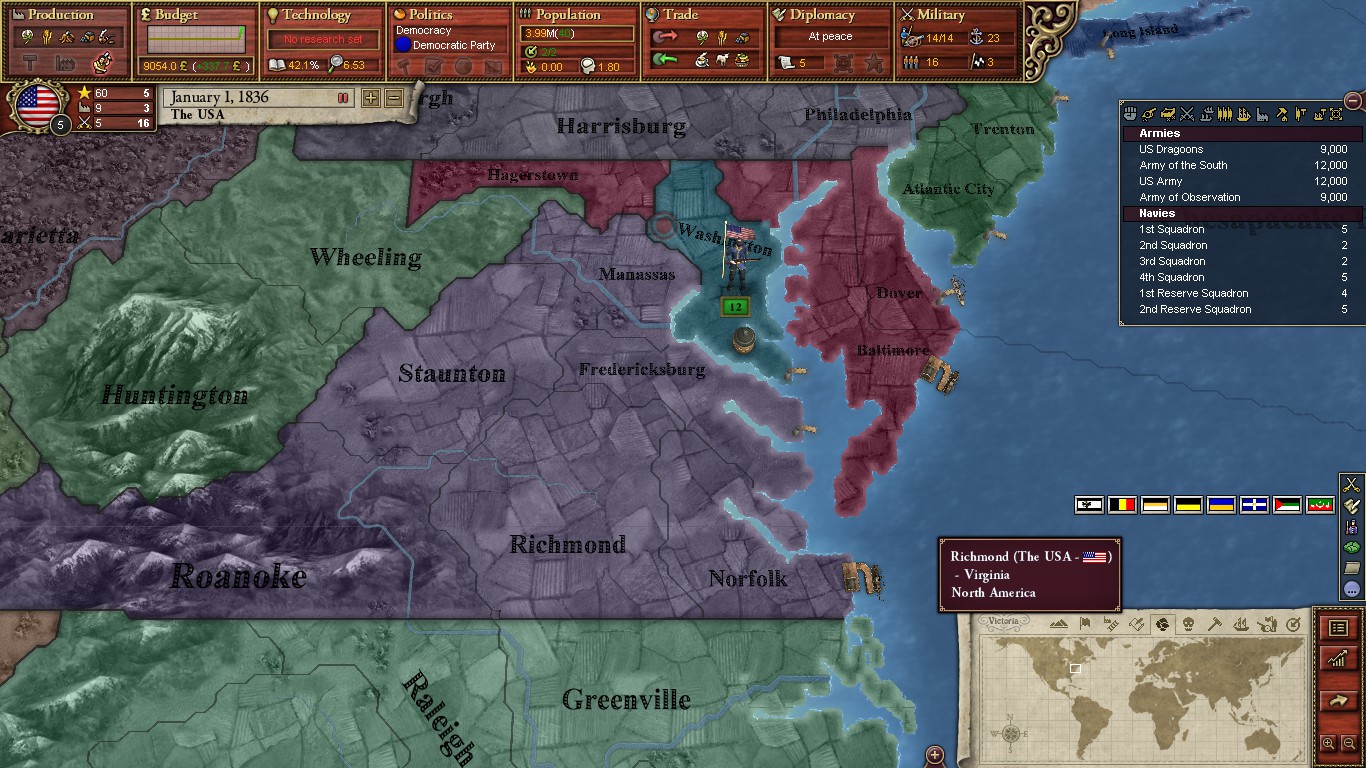Toggle the expand-arrows icon in the outliner bar
Screen dimensions: 1366x768
(1334, 114)
